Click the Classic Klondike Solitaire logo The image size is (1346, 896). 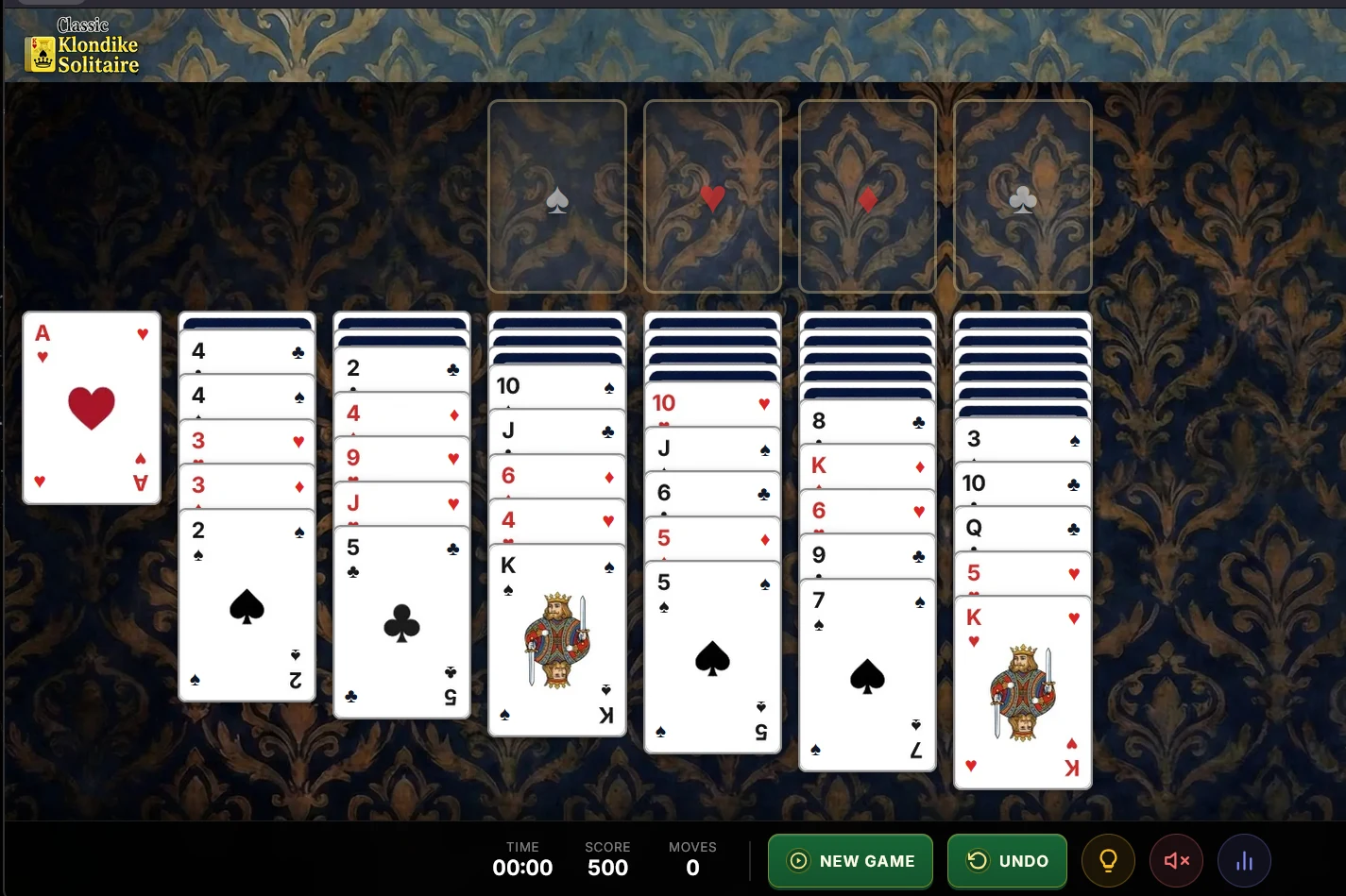click(x=82, y=44)
